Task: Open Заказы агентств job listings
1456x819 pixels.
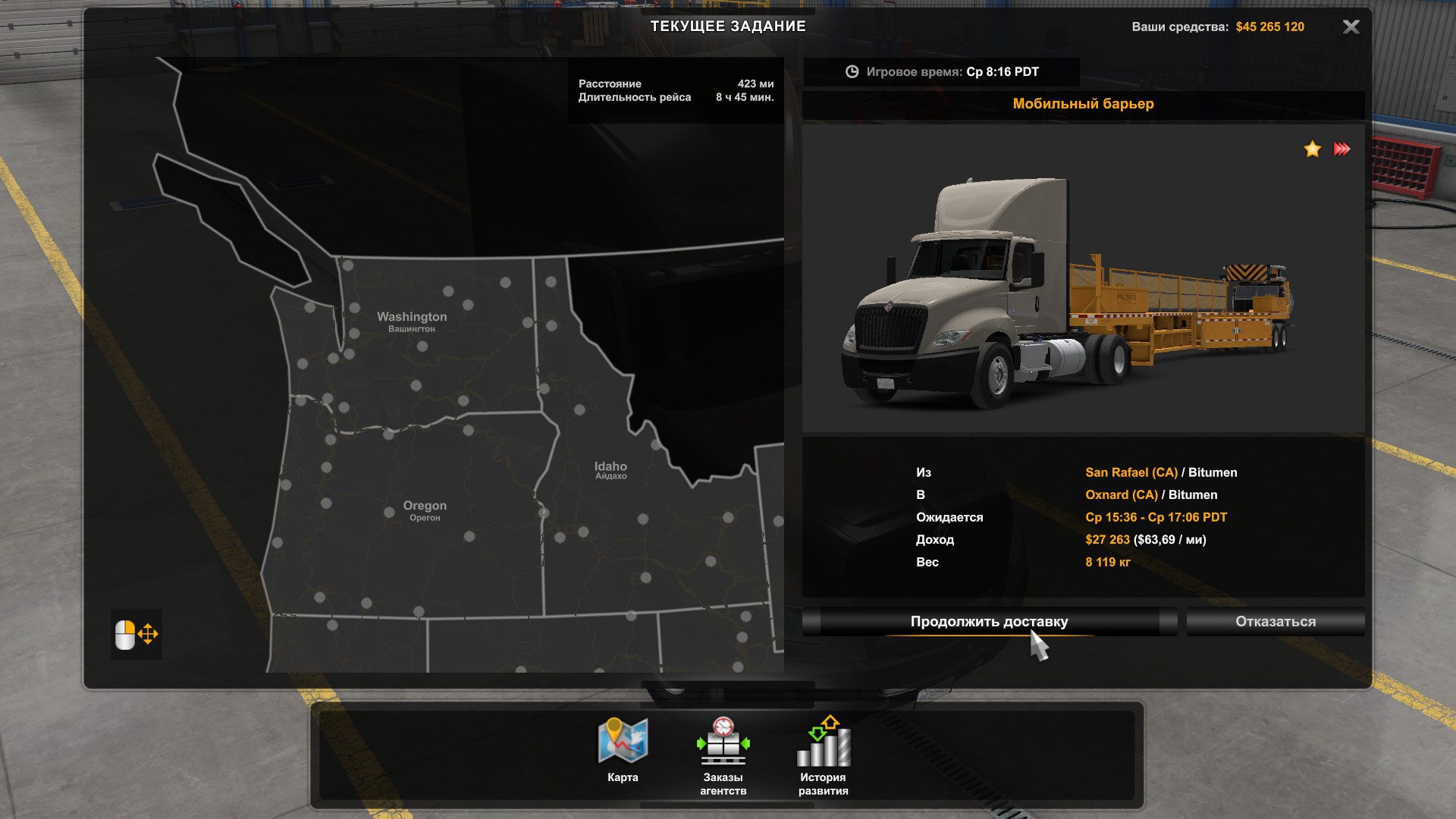Action: pyautogui.click(x=723, y=754)
